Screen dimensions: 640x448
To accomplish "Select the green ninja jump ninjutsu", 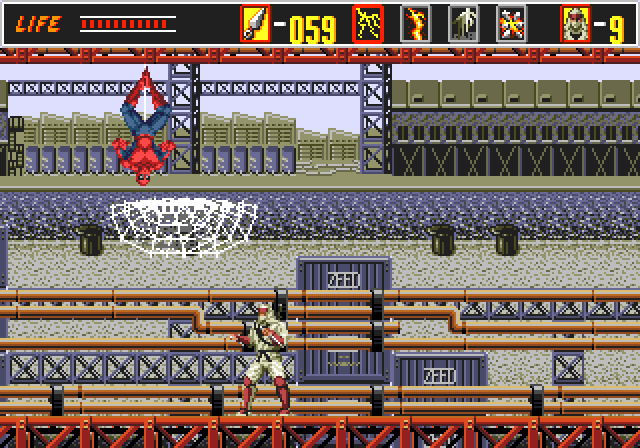I will coord(463,23).
